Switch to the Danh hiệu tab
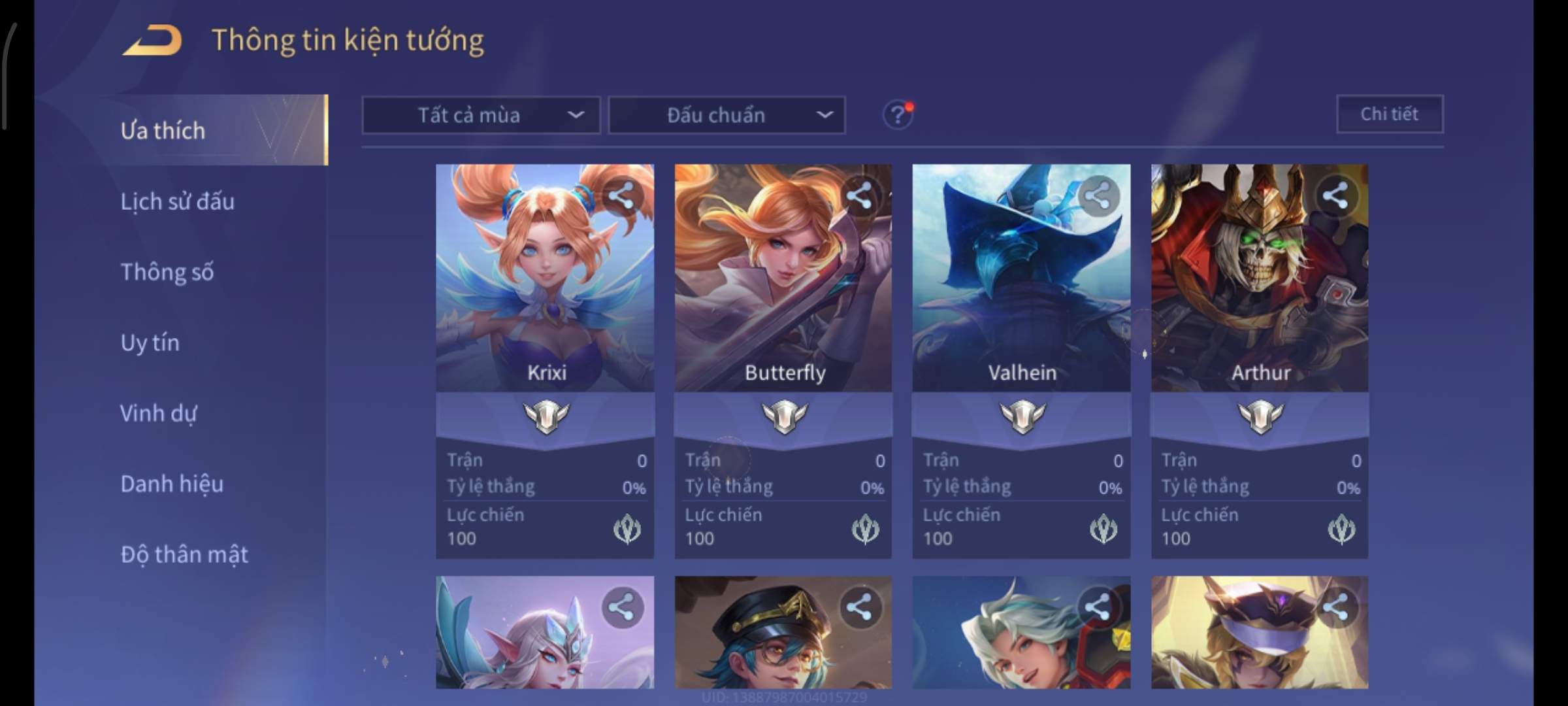This screenshot has height=706, width=1568. (172, 484)
